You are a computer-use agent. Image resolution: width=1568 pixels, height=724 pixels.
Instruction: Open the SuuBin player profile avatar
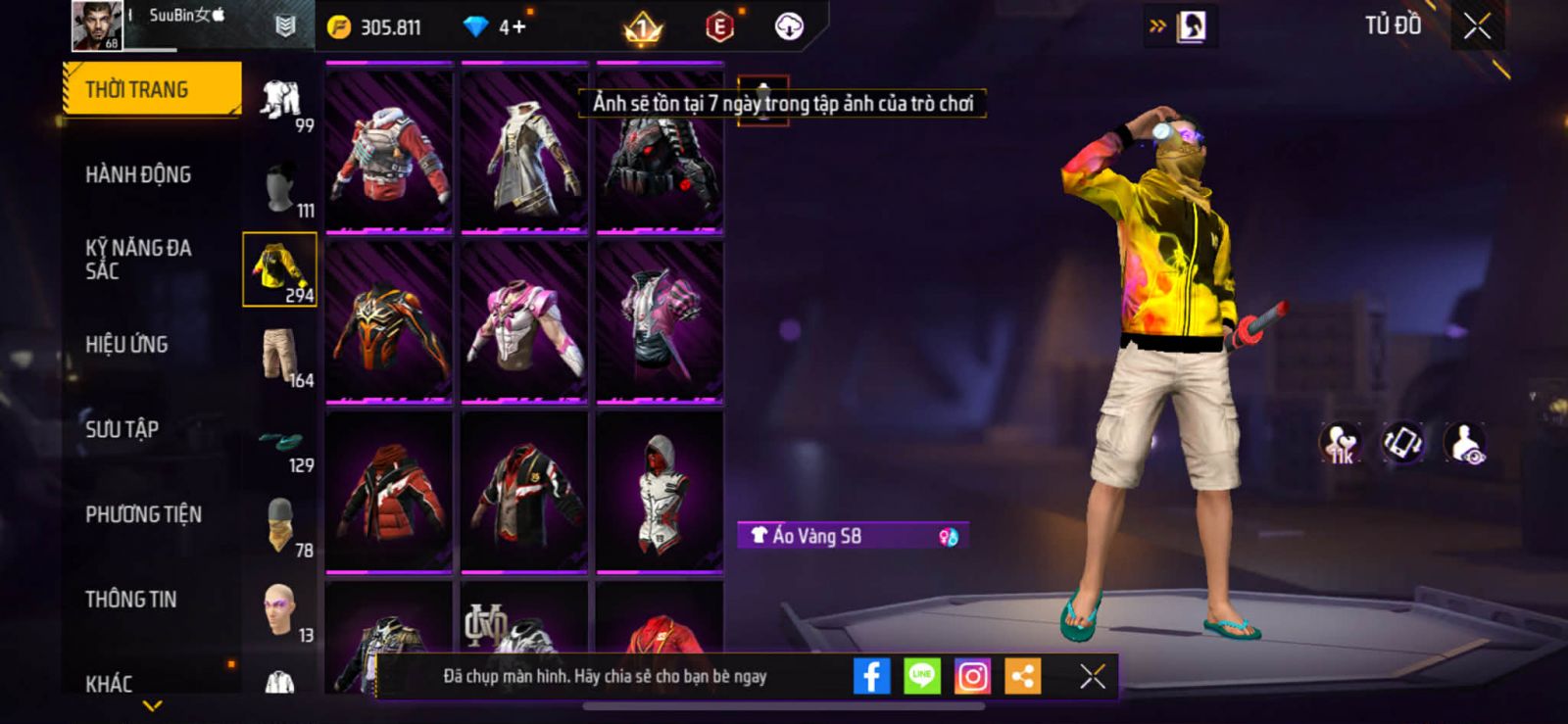(97, 25)
